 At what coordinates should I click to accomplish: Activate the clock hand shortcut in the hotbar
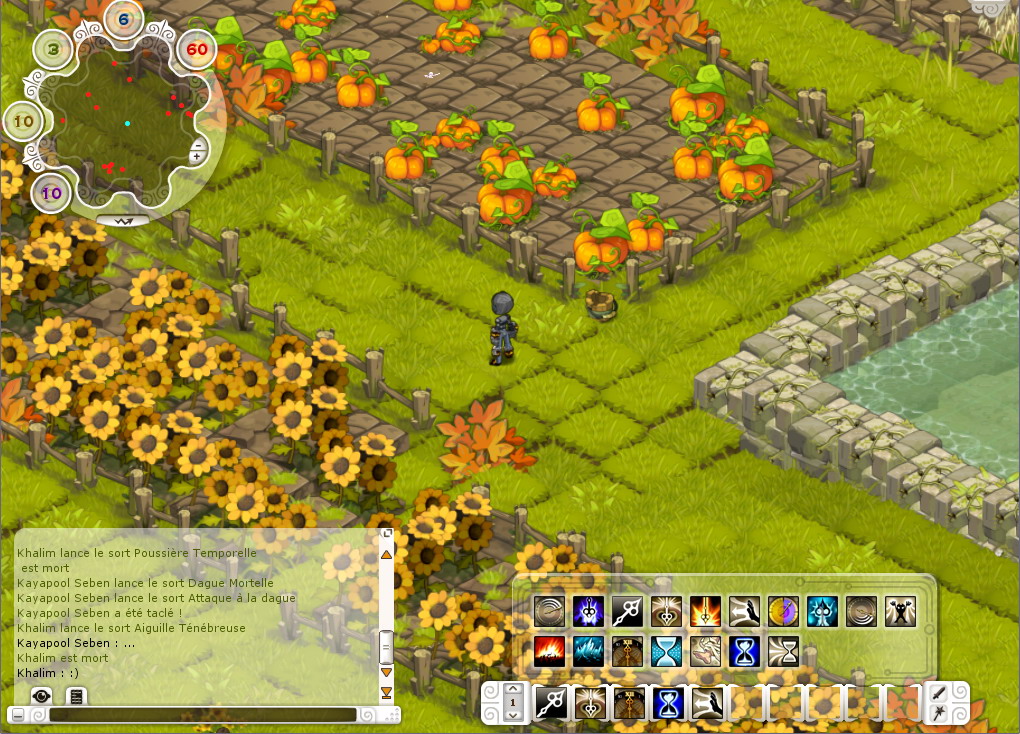pyautogui.click(x=551, y=703)
